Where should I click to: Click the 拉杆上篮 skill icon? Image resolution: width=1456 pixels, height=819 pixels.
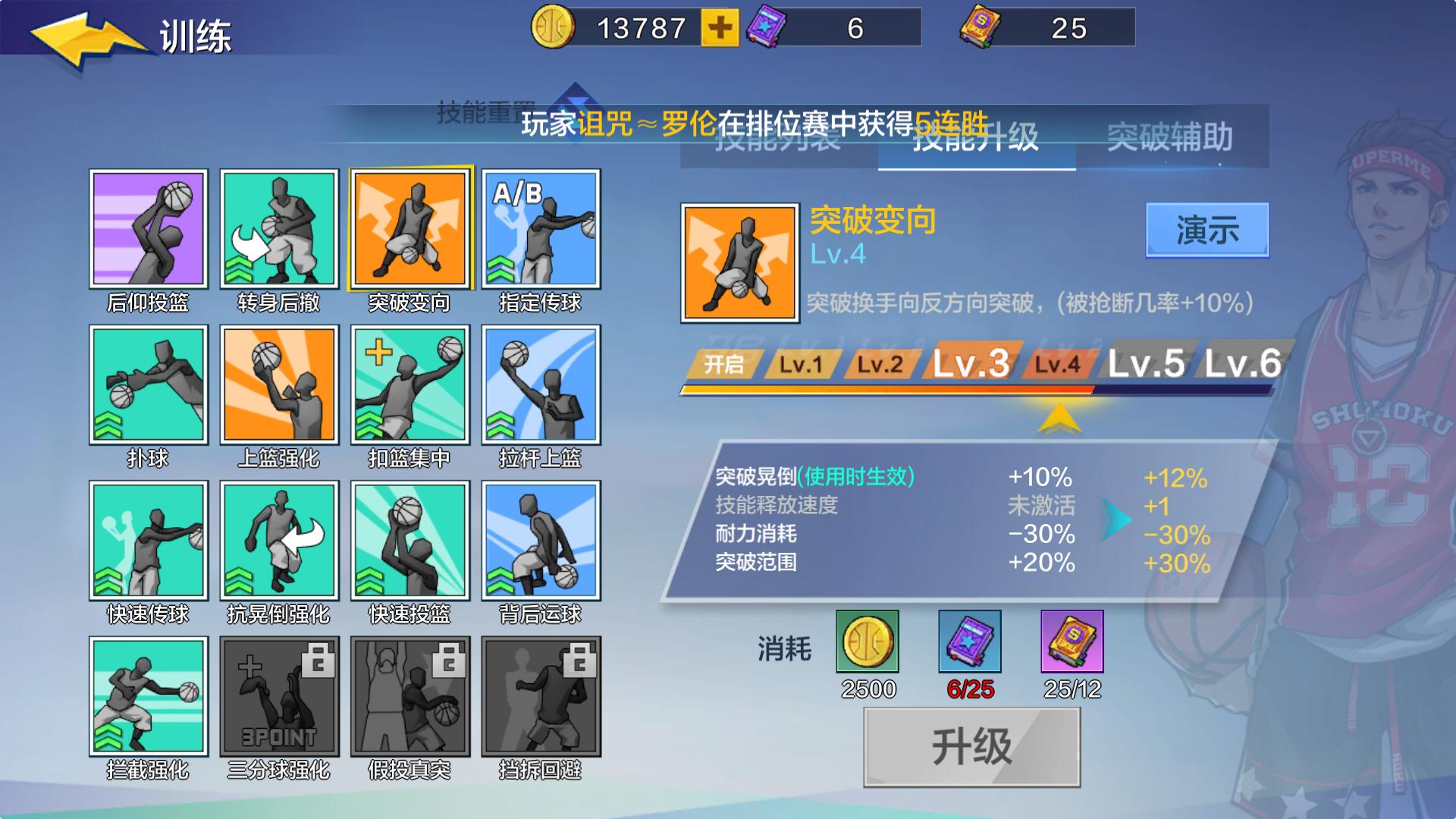pos(540,387)
